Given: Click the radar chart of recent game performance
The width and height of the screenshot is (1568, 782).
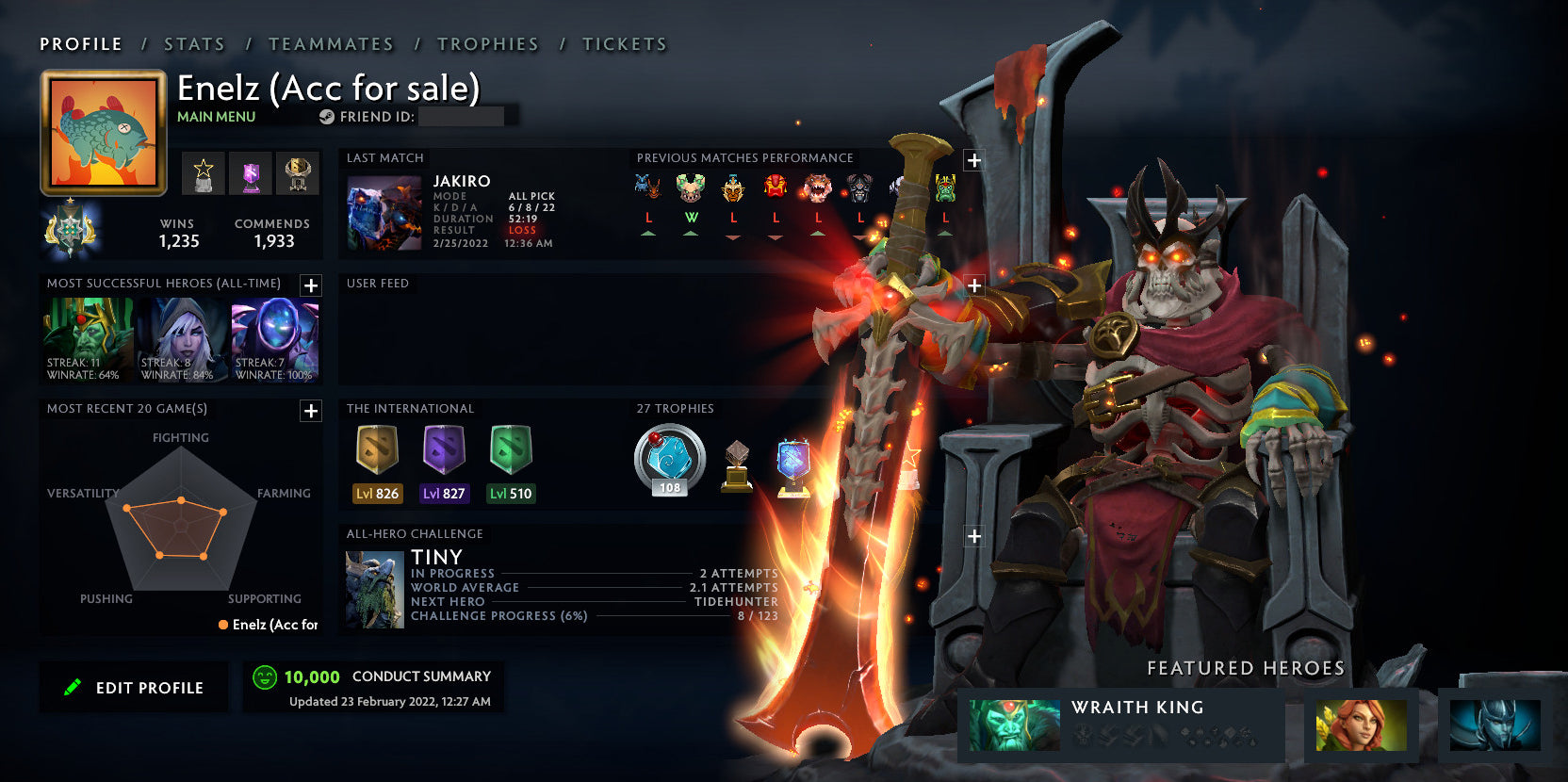Looking at the screenshot, I should tap(179, 523).
